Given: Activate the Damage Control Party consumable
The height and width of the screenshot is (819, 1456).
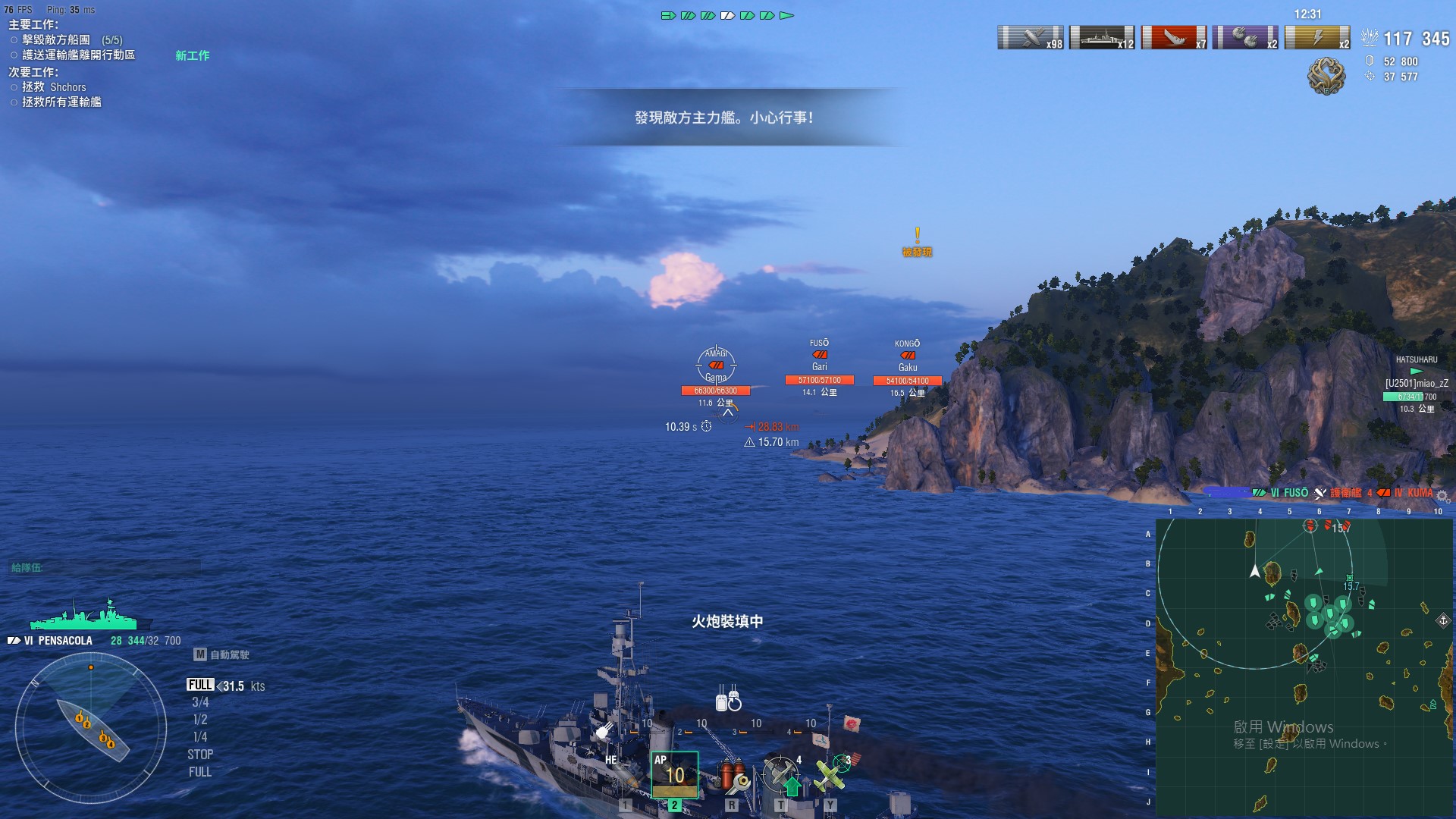Looking at the screenshot, I should 732,776.
